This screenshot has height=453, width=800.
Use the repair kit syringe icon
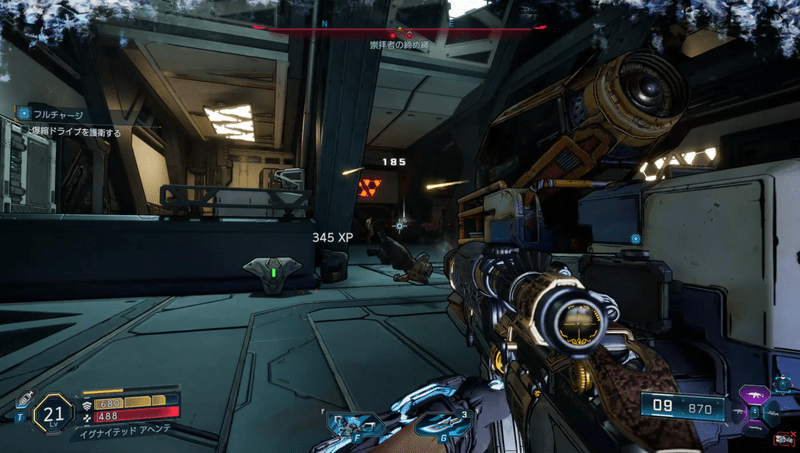[x=24, y=399]
